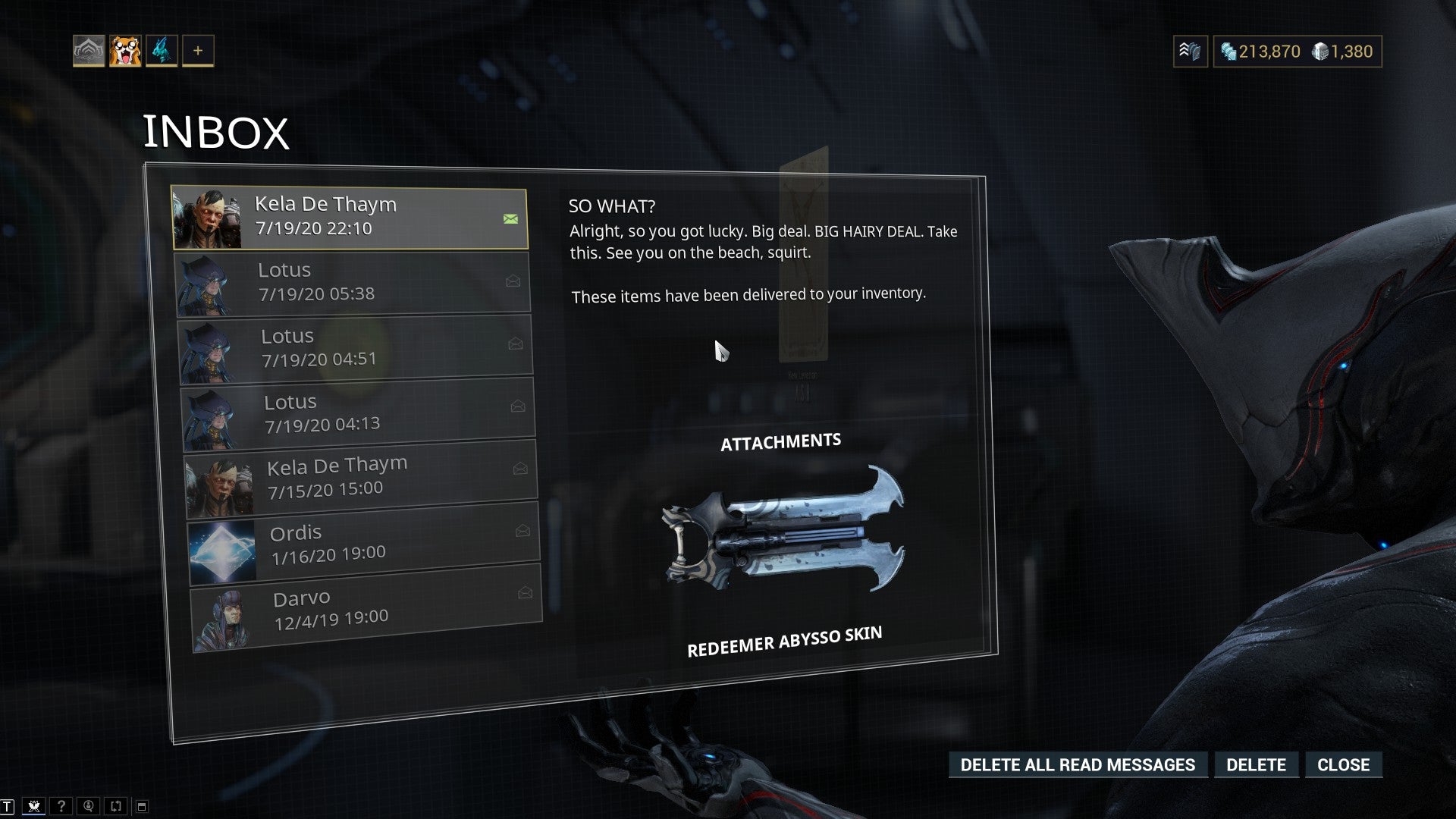Open the window icon at bottom-left
The width and height of the screenshot is (1456, 819).
click(140, 806)
